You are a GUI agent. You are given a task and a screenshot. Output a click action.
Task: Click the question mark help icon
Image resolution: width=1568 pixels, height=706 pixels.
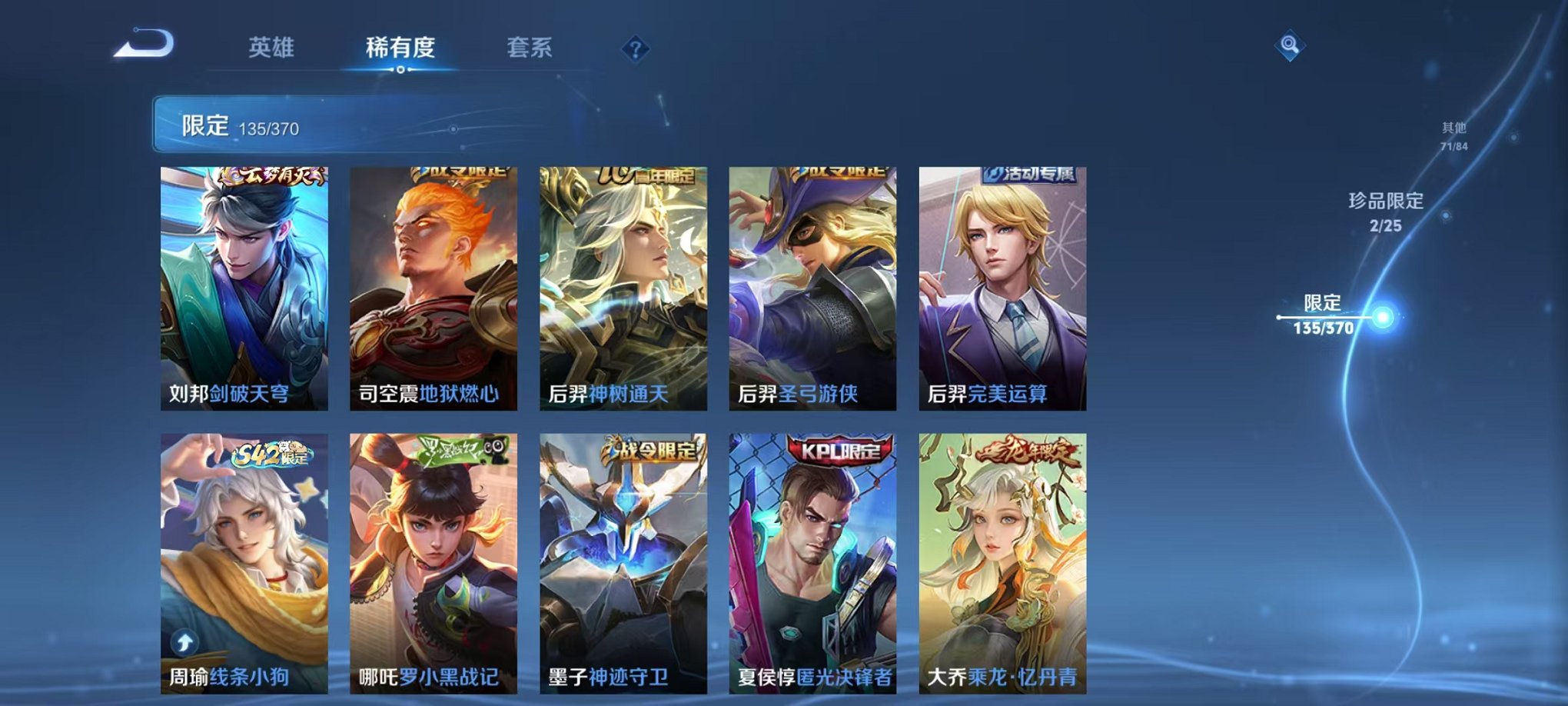click(x=635, y=50)
